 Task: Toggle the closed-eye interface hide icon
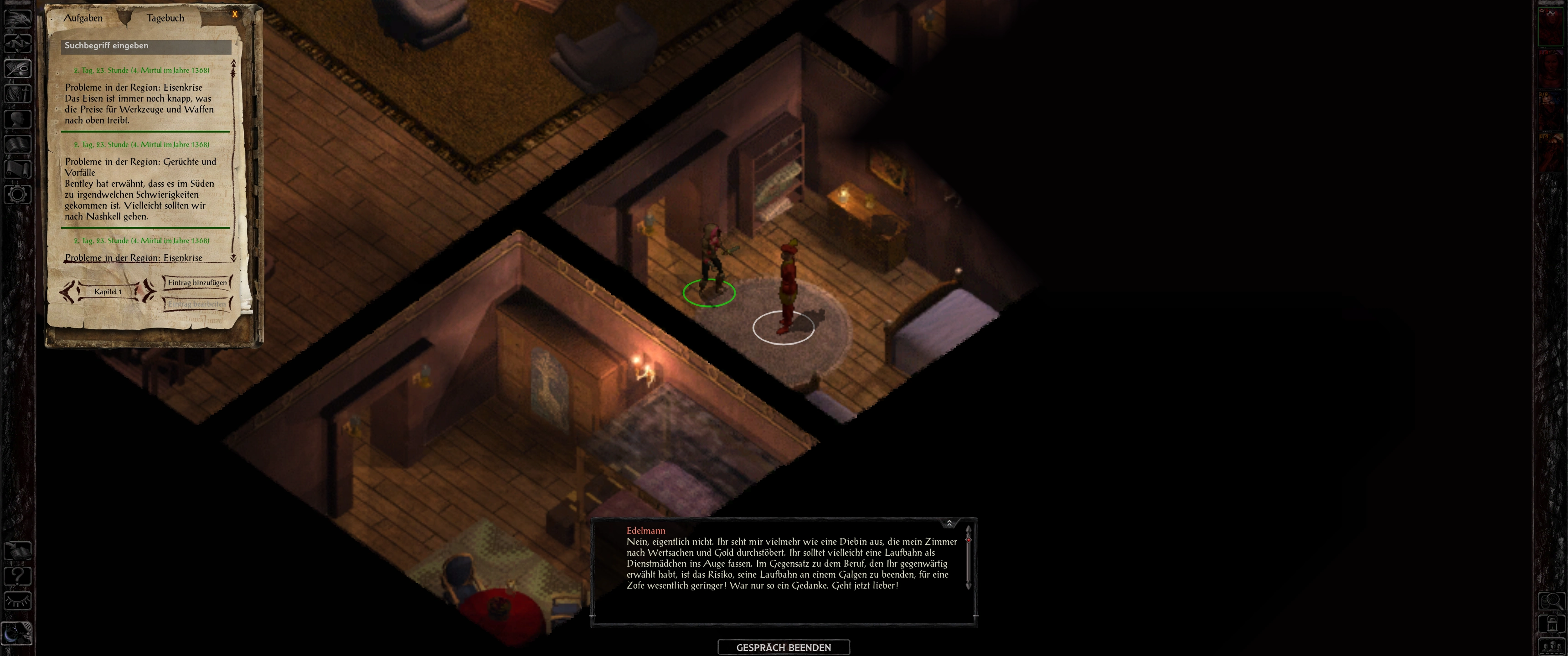click(18, 601)
